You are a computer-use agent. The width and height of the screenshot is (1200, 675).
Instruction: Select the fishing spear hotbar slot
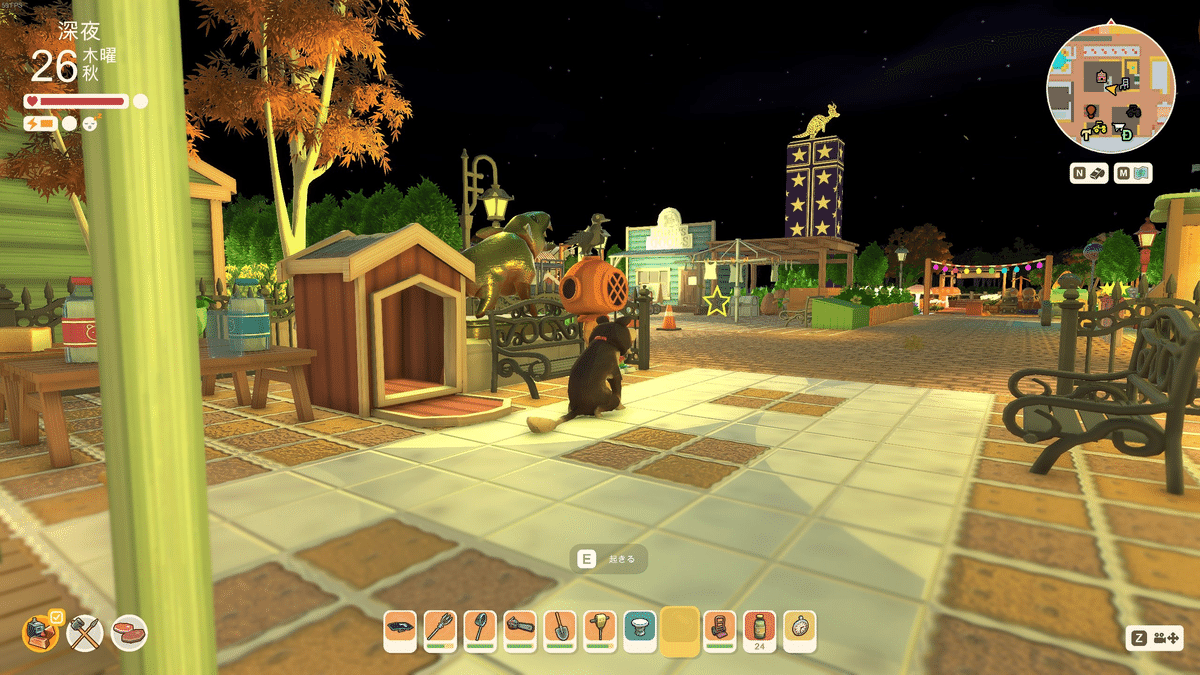tap(440, 629)
